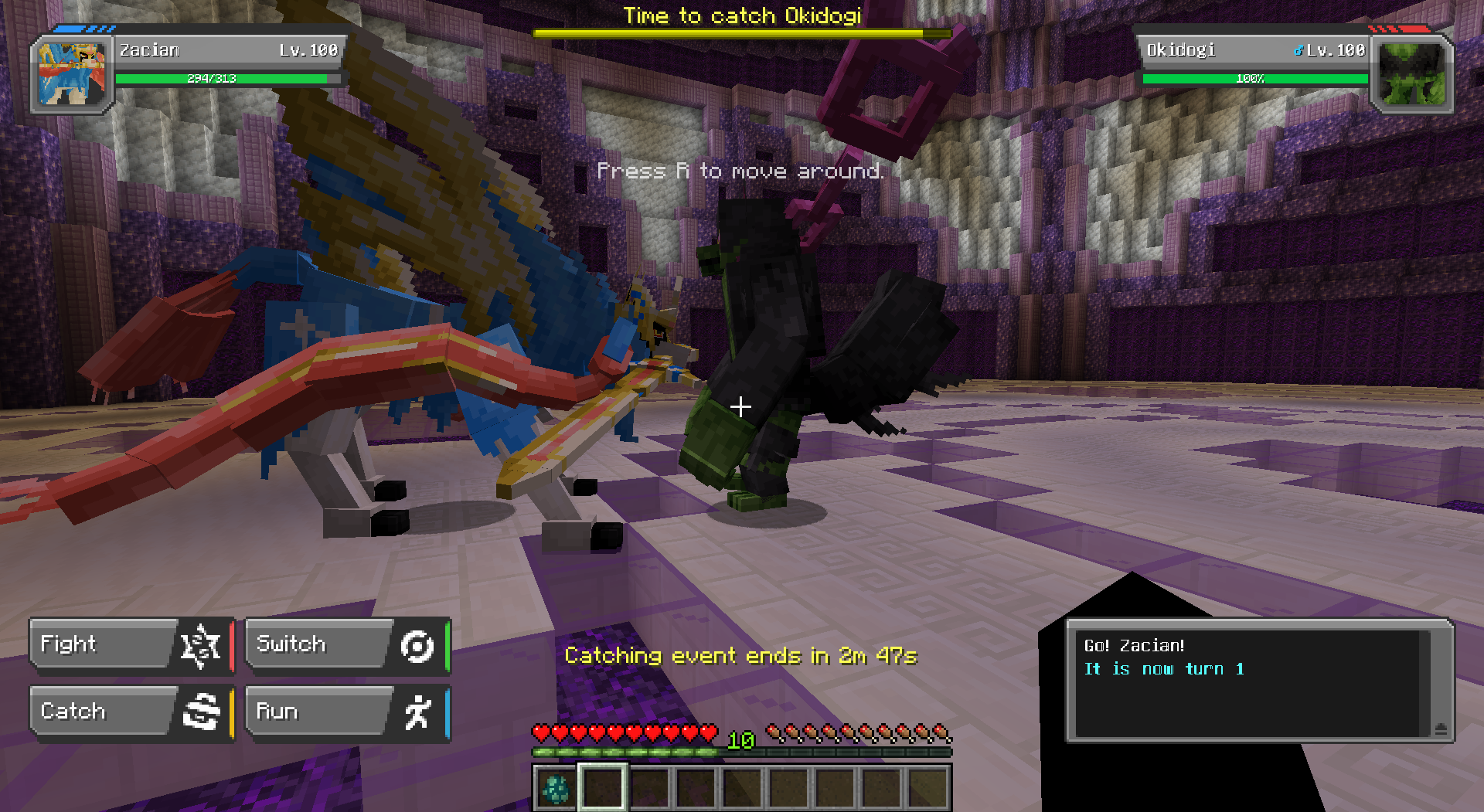Run from the battle
1484x812 pixels.
[x=346, y=712]
